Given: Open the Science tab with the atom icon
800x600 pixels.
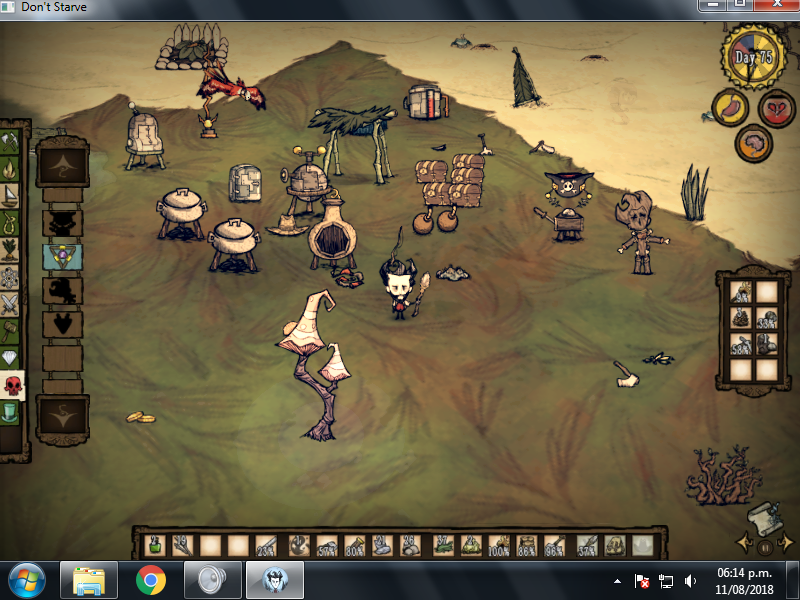Looking at the screenshot, I should point(9,275).
